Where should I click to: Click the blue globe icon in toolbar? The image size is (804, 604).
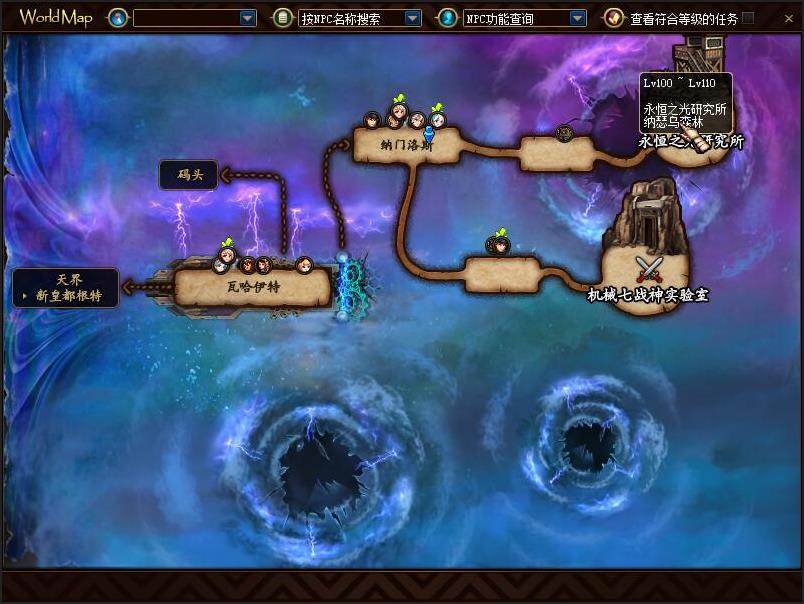[118, 18]
